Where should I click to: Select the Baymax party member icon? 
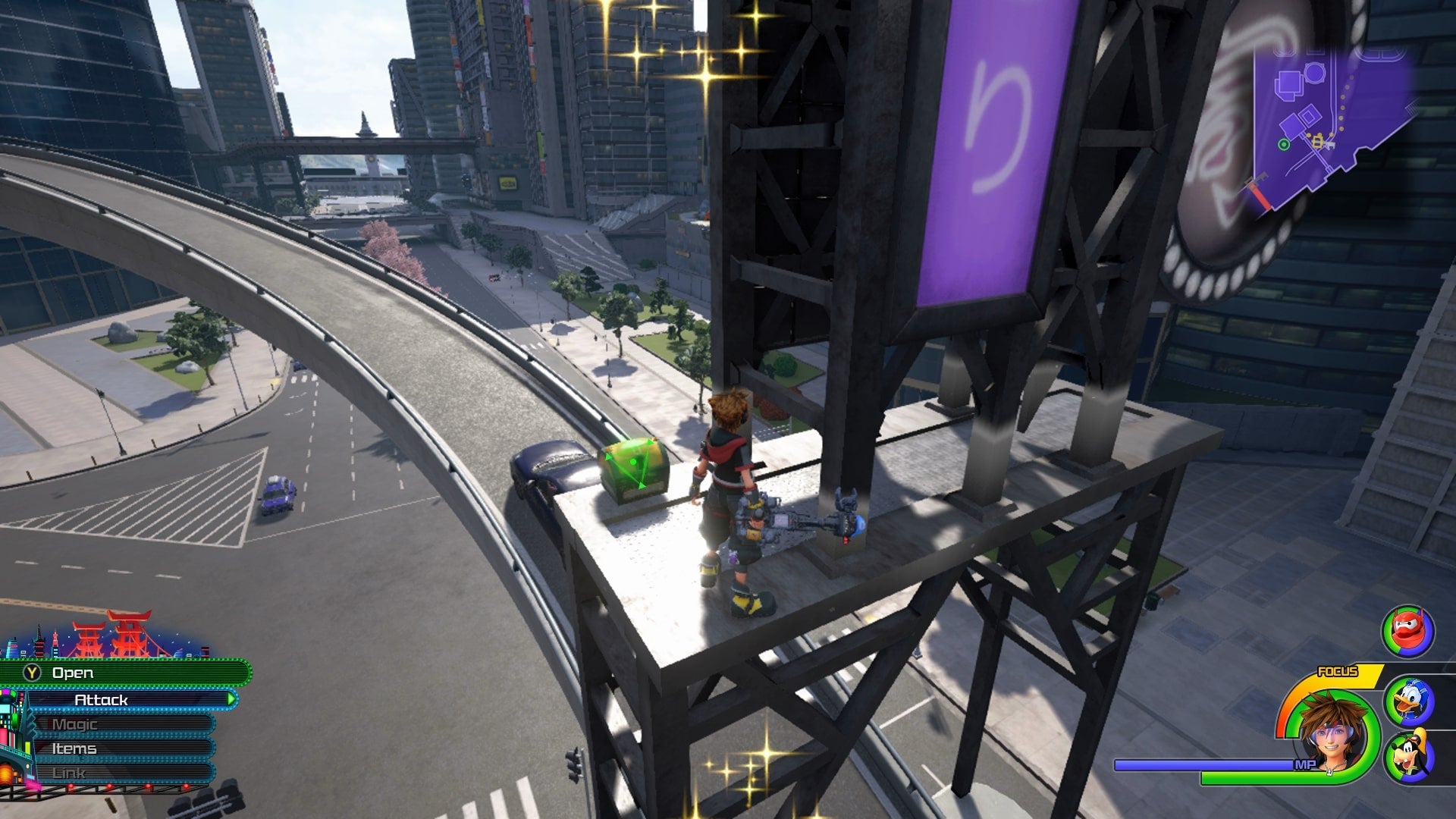(1408, 631)
